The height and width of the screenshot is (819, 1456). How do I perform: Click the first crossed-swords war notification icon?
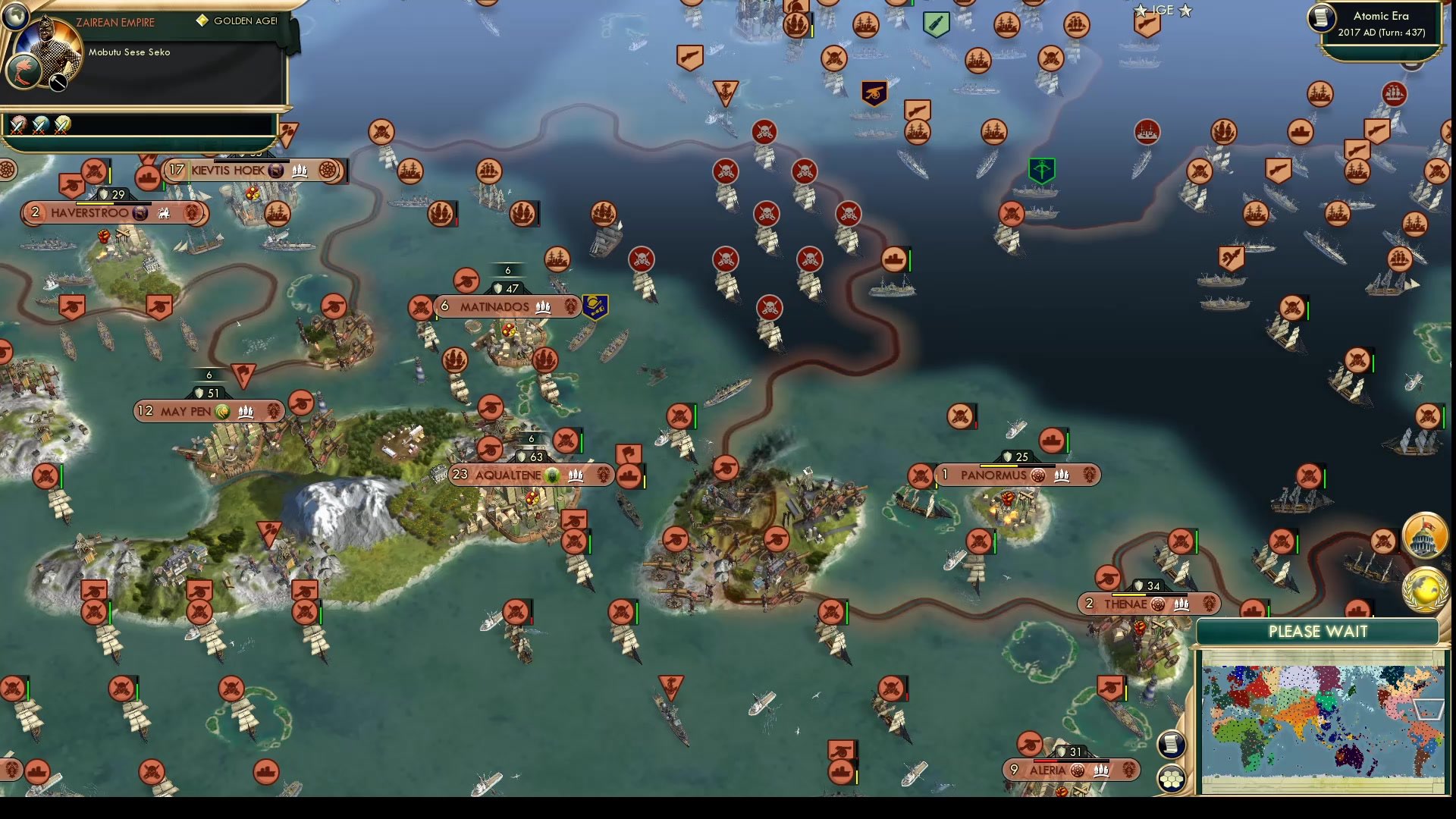click(x=17, y=126)
